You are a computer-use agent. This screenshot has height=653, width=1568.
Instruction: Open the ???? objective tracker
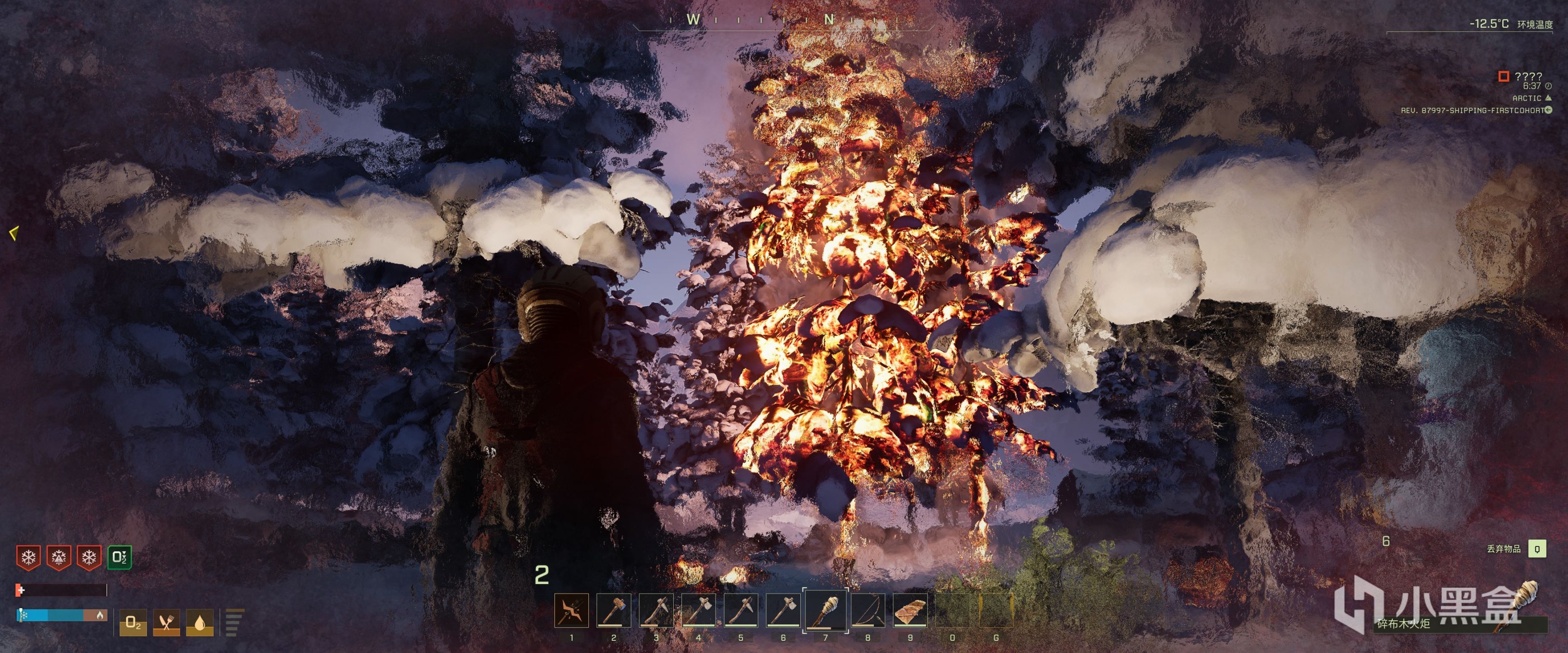pos(1528,77)
